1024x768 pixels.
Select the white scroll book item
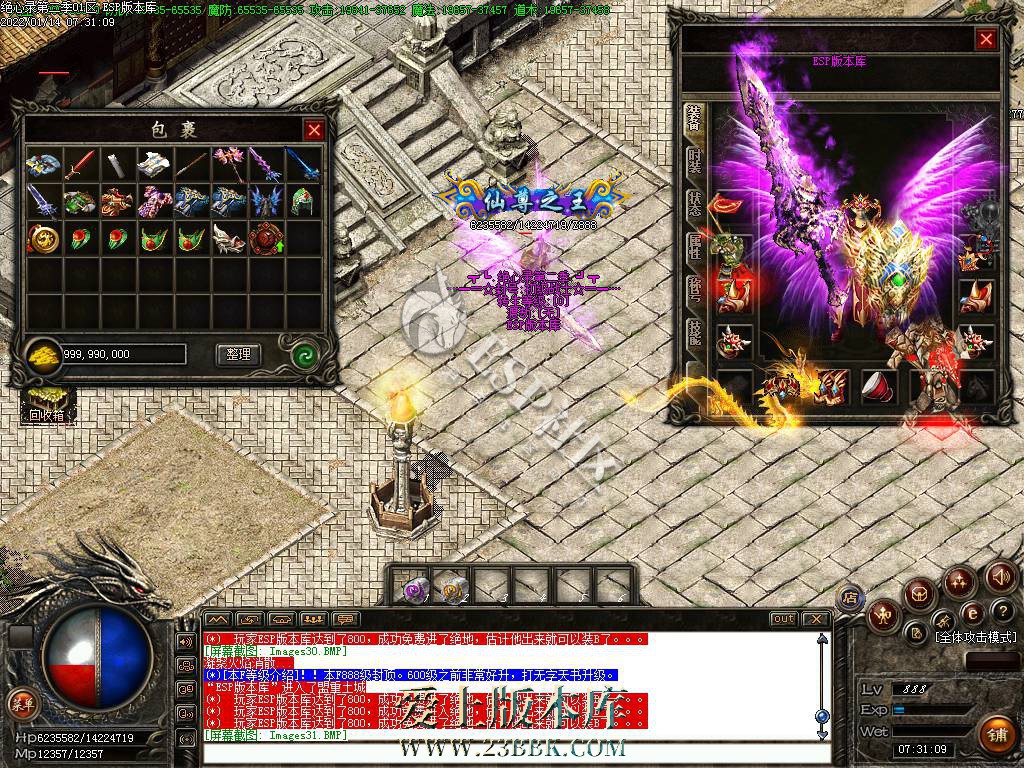point(154,165)
